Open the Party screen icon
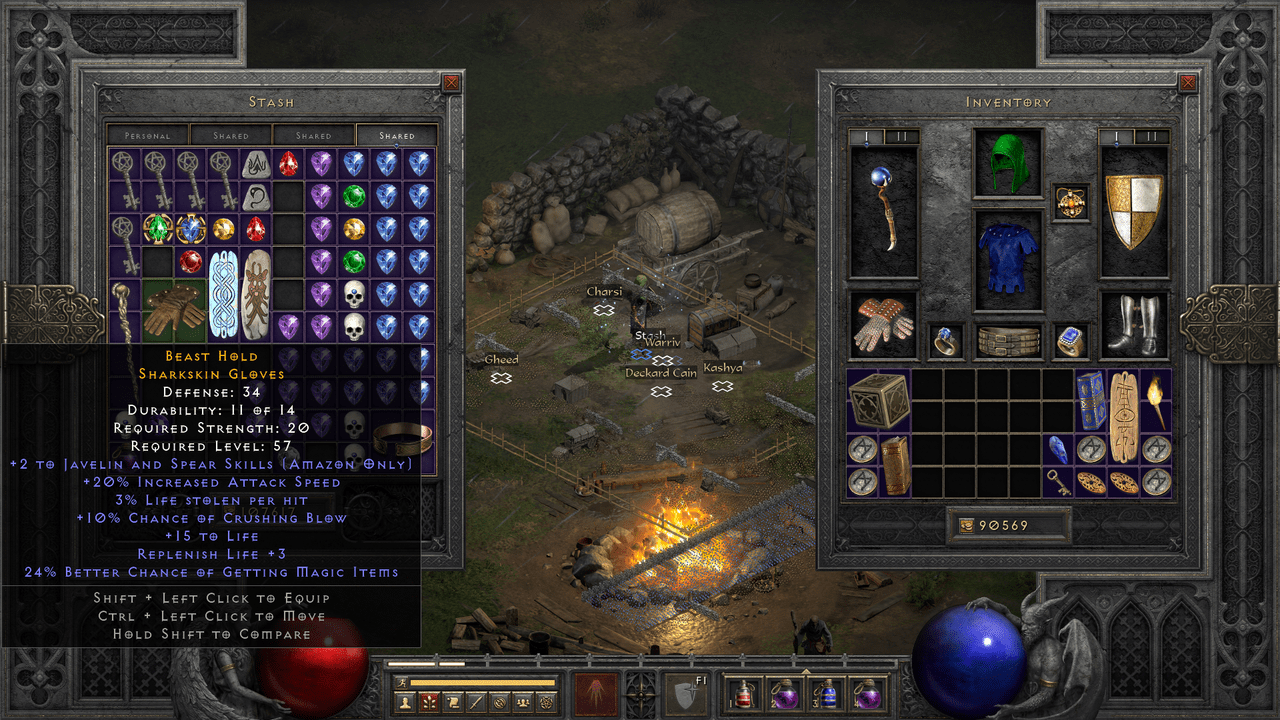This screenshot has height=720, width=1280. point(522,701)
